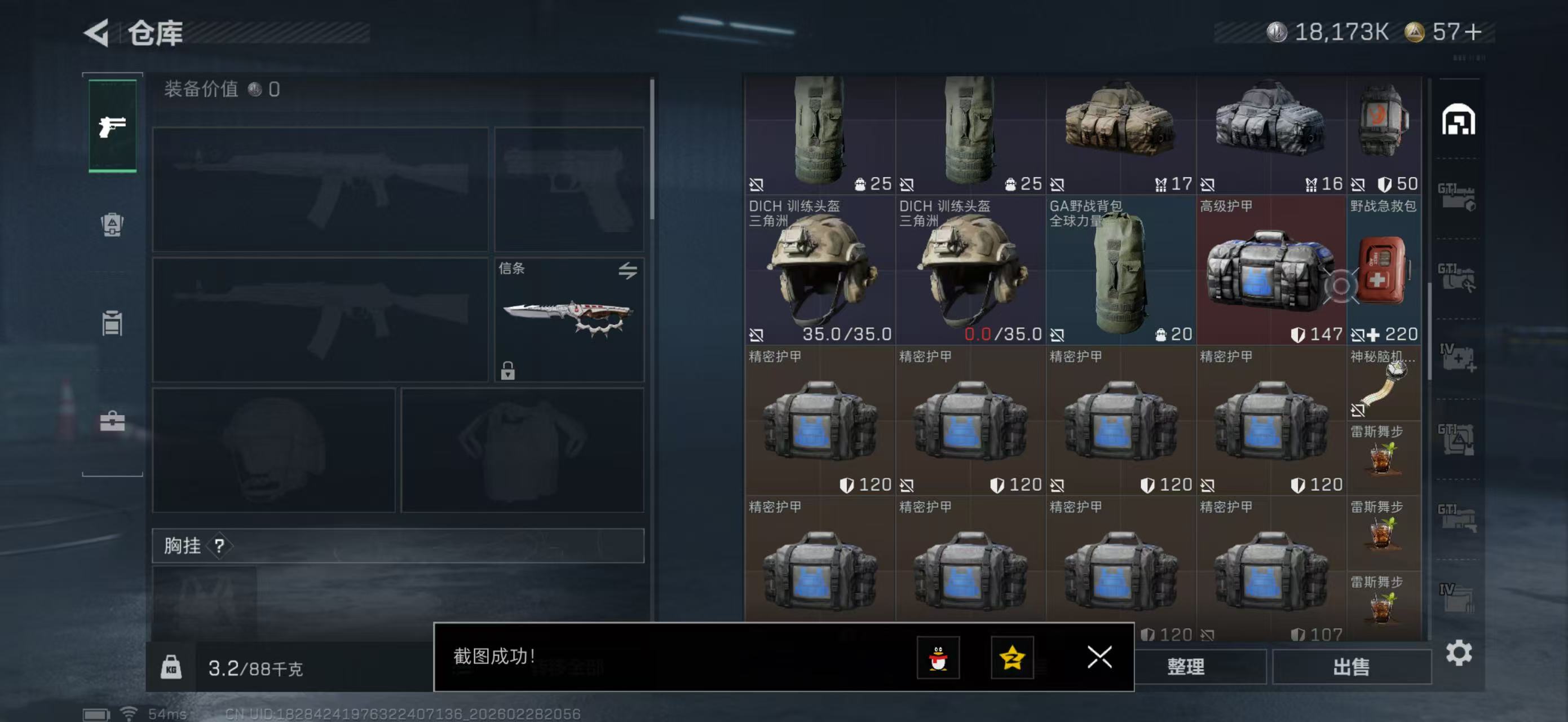Open the 胸挂 help question mark
This screenshot has width=1568, height=722.
[x=219, y=546]
